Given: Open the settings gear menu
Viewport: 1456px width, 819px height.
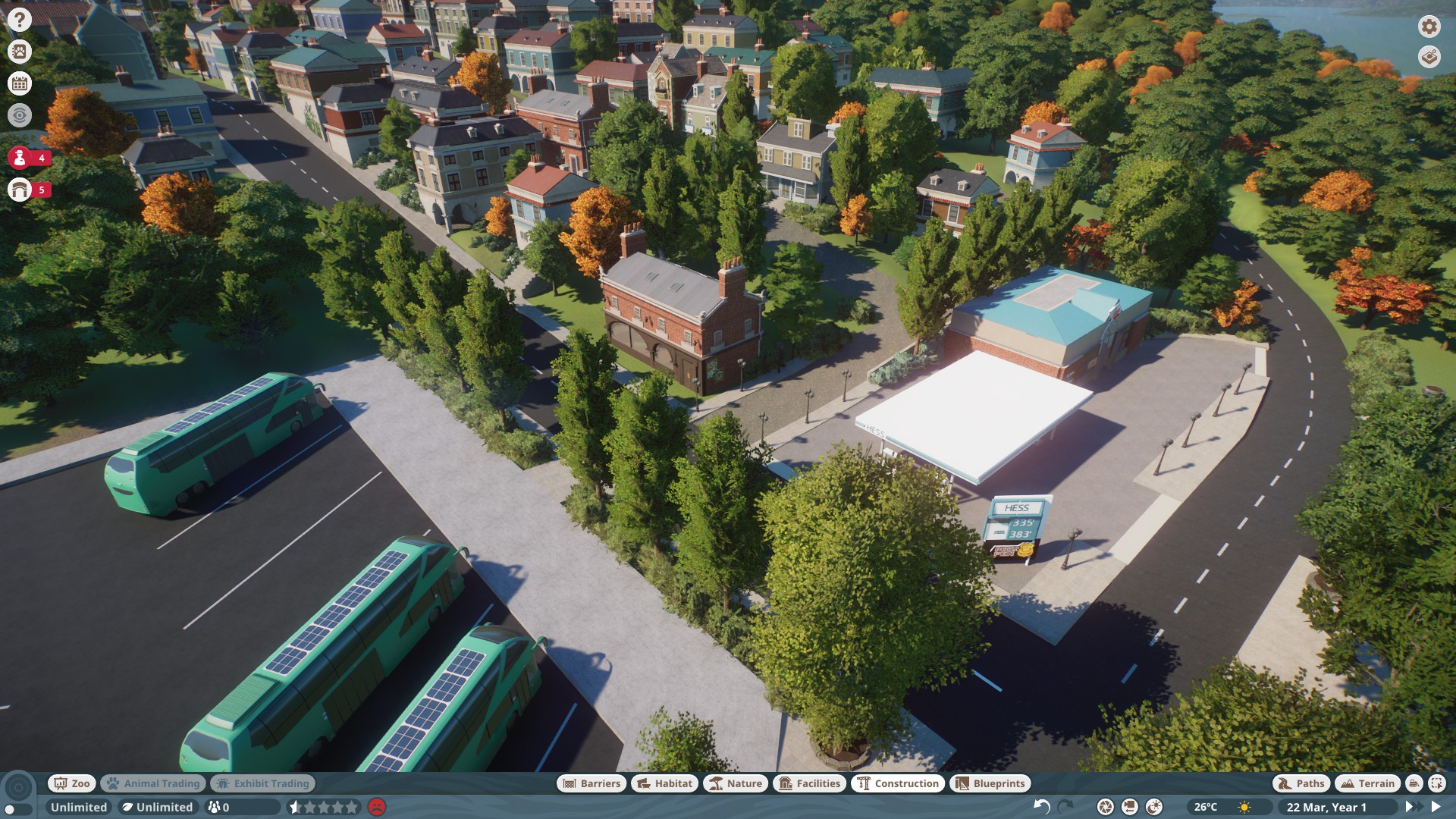Looking at the screenshot, I should tap(1429, 27).
